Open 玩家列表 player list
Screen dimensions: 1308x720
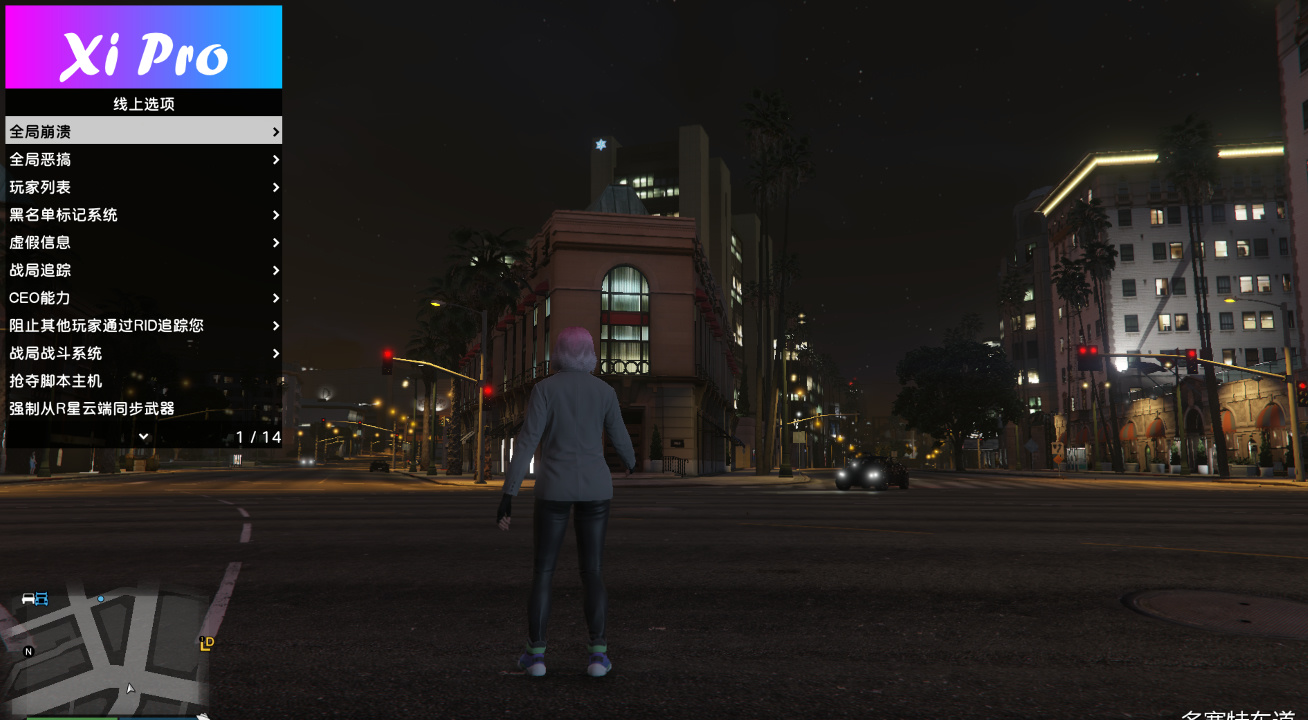(x=143, y=187)
